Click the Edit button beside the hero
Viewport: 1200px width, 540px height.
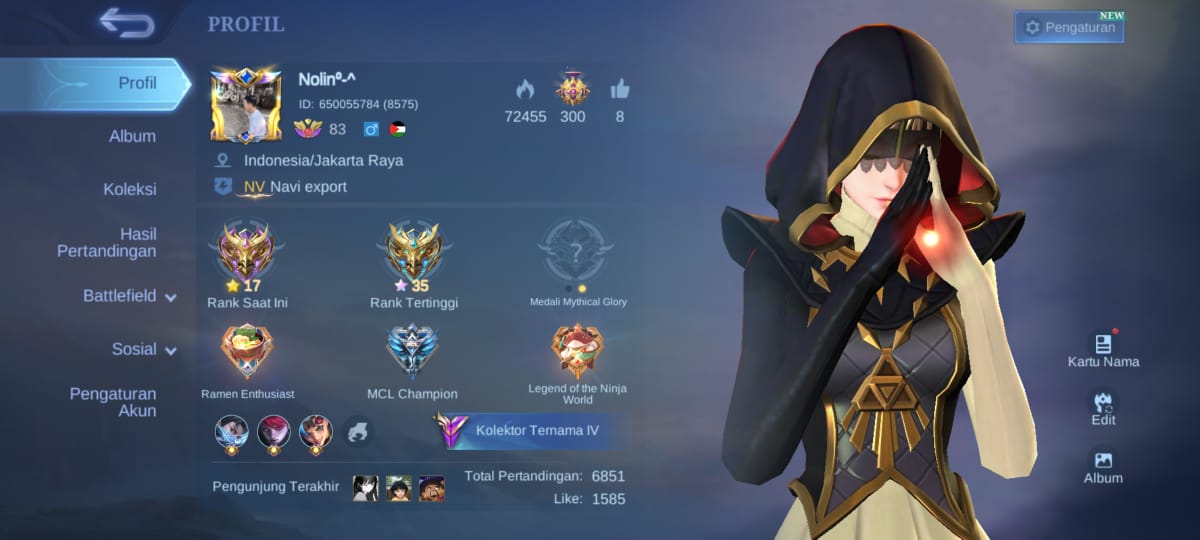(1103, 408)
